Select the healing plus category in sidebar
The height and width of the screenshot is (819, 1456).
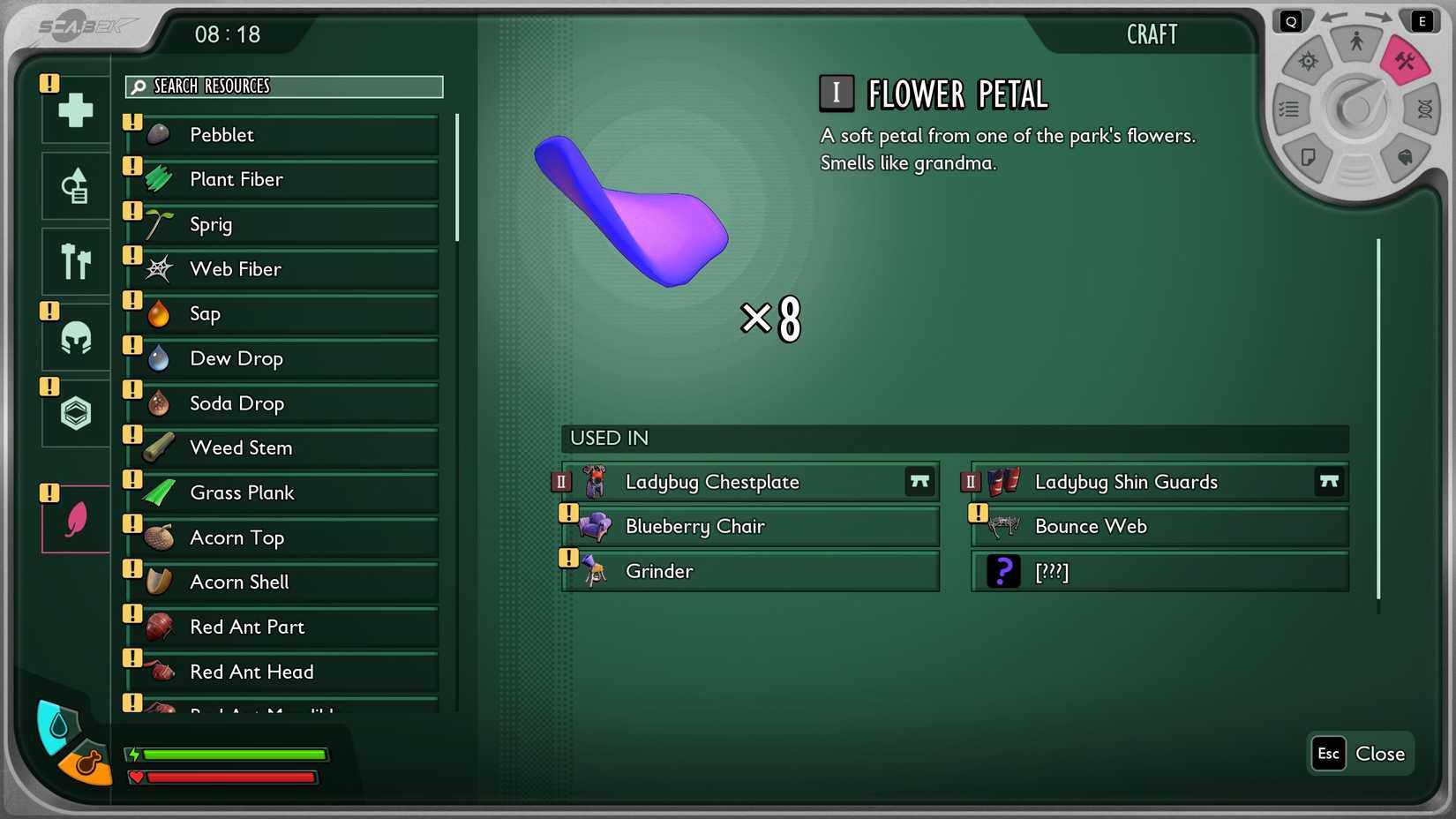(75, 110)
